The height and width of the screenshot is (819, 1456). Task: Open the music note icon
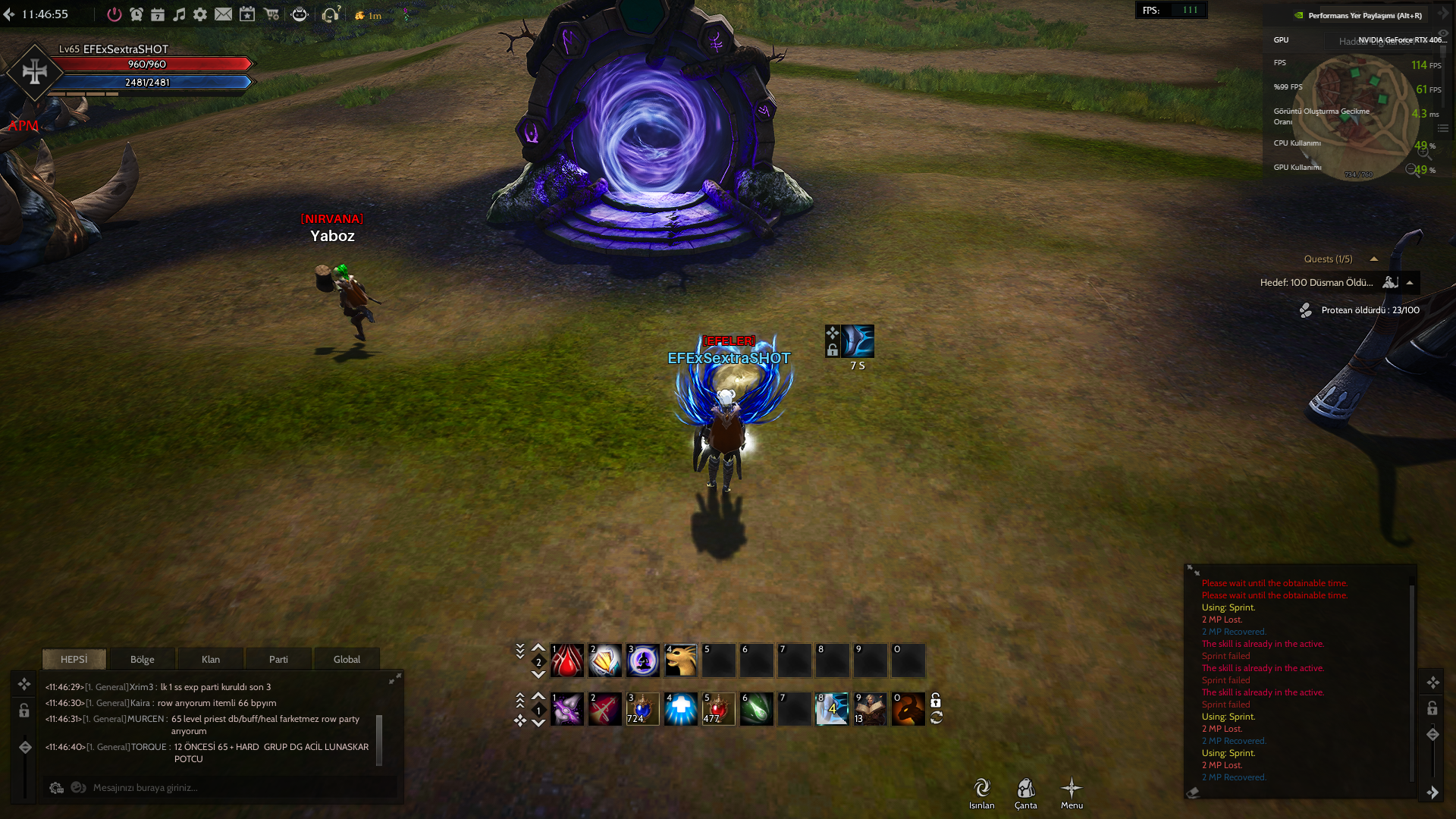179,14
